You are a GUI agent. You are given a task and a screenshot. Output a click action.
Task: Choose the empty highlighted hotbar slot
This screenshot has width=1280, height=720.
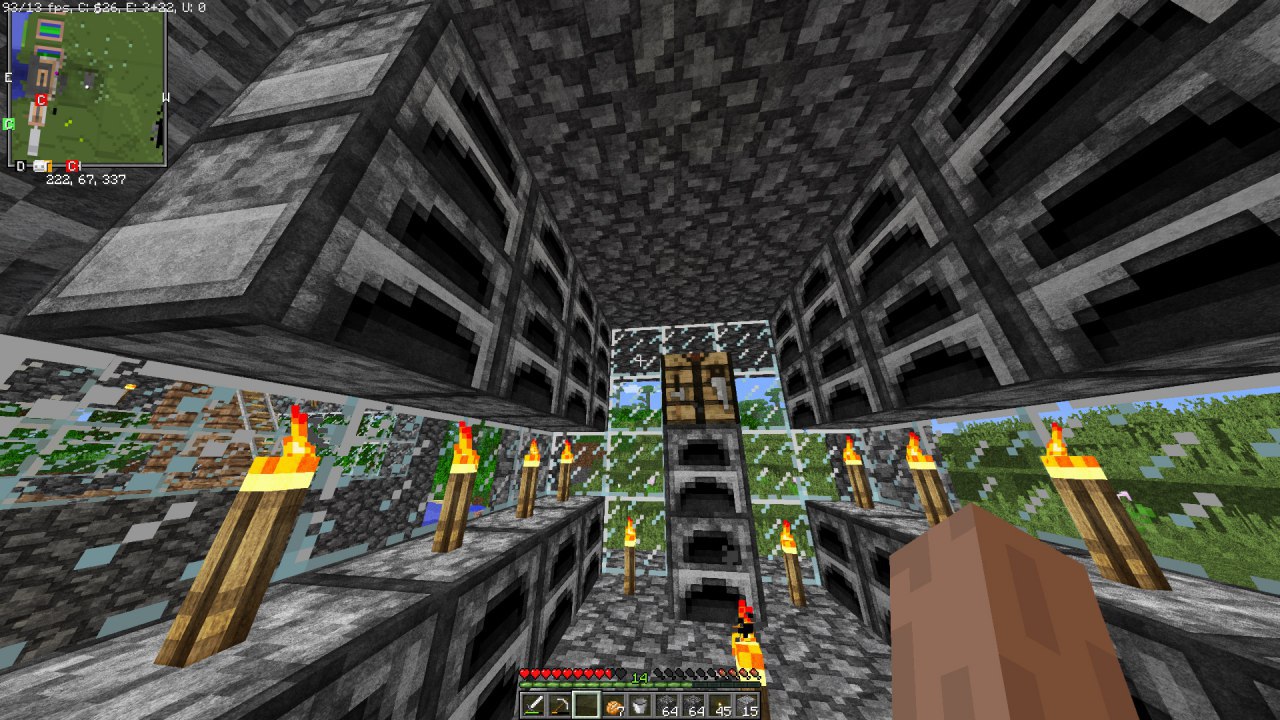click(x=586, y=705)
